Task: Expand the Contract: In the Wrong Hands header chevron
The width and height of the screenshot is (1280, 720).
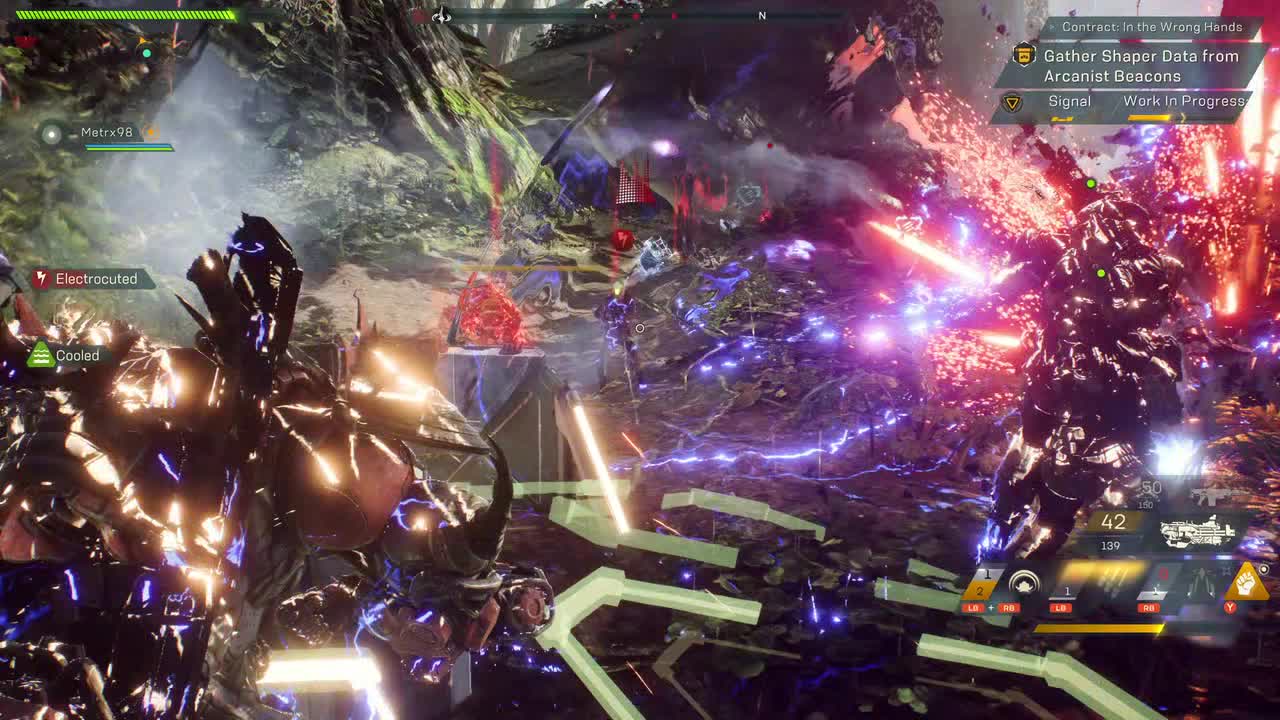Action: [1052, 27]
